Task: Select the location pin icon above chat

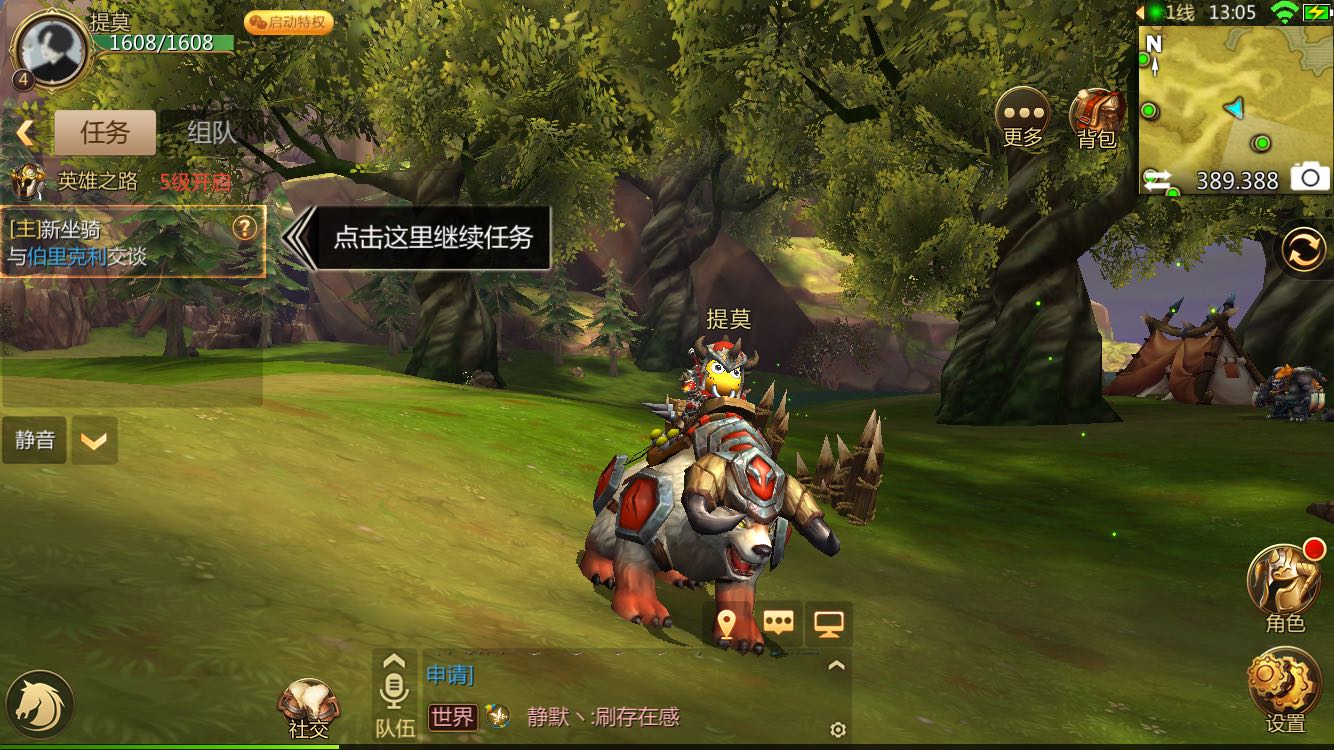Action: (727, 621)
